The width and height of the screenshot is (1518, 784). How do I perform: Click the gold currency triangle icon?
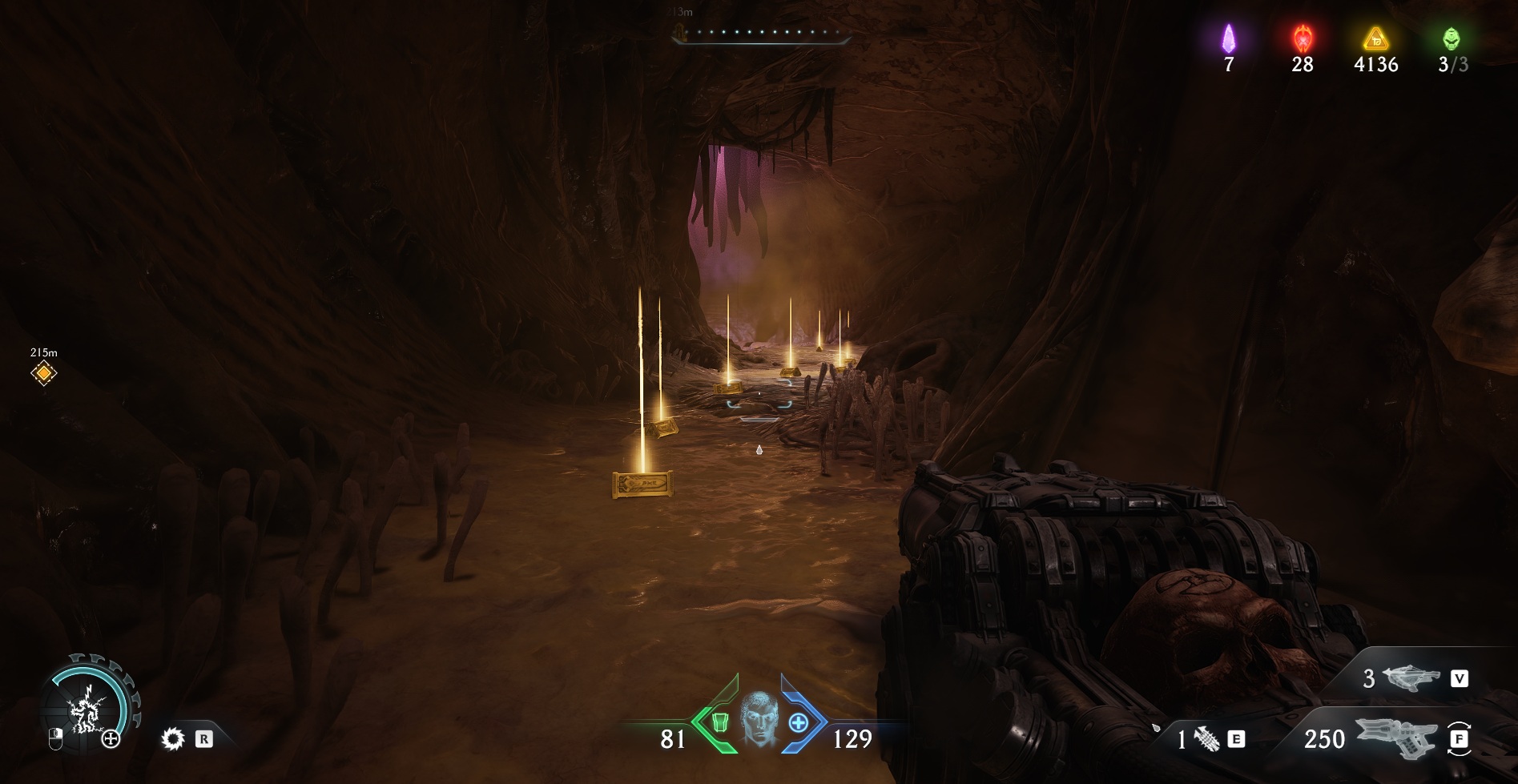pyautogui.click(x=1375, y=38)
